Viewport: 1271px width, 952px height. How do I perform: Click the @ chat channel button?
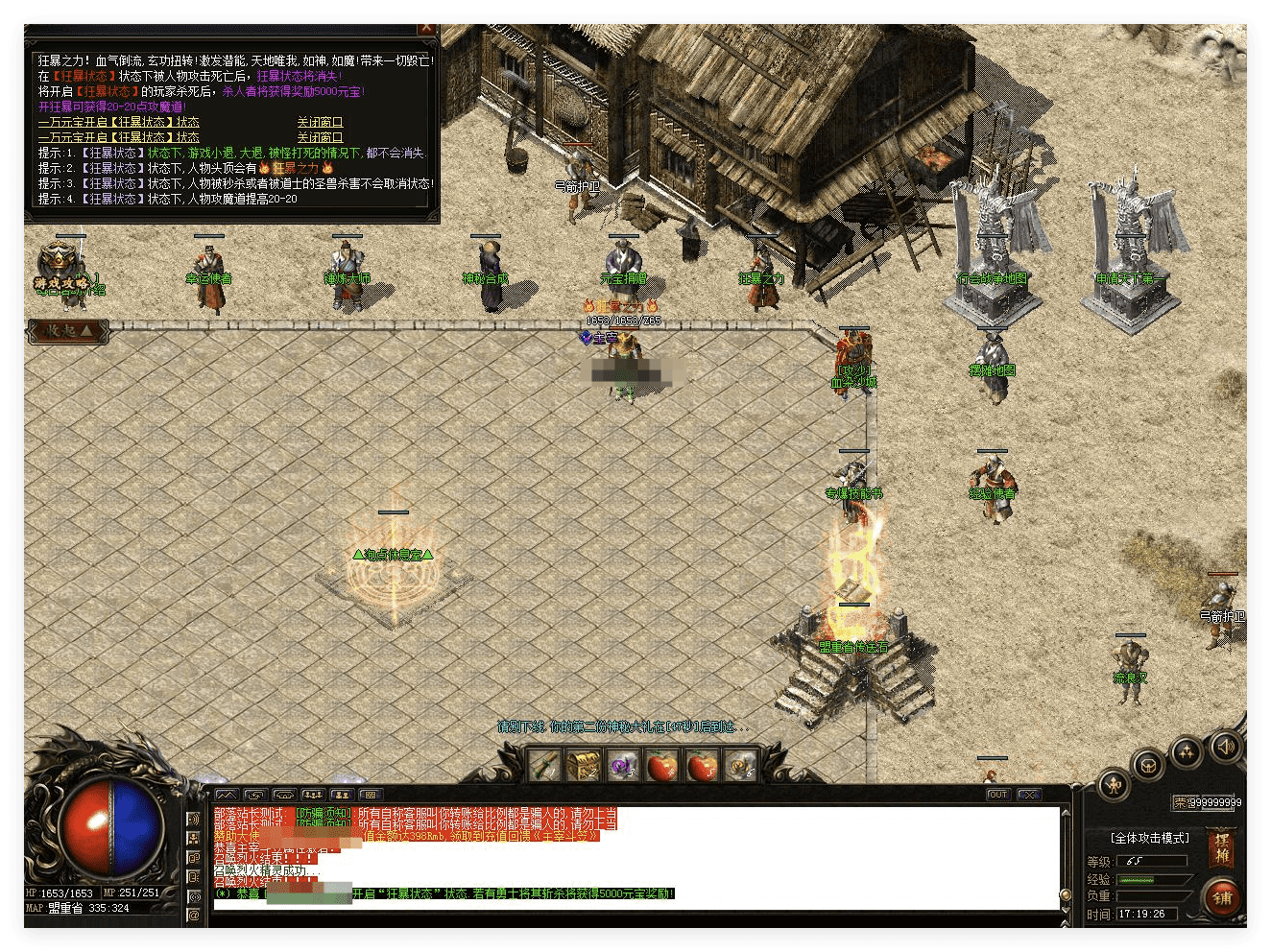click(x=195, y=916)
